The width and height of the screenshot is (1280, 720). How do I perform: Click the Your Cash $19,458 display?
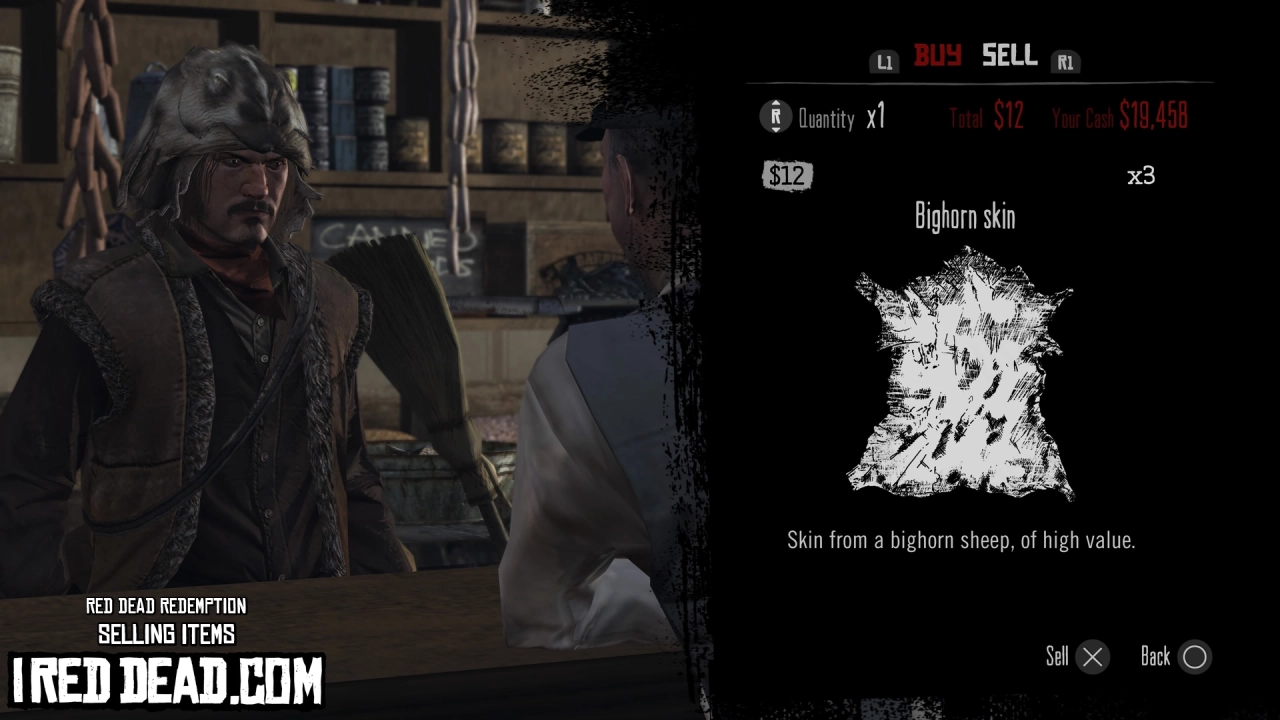(x=1120, y=118)
